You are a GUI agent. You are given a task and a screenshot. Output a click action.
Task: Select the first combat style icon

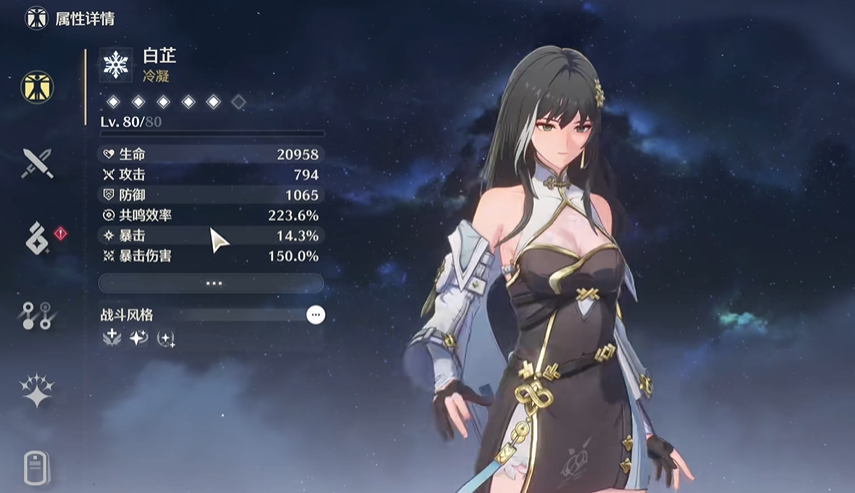click(112, 338)
